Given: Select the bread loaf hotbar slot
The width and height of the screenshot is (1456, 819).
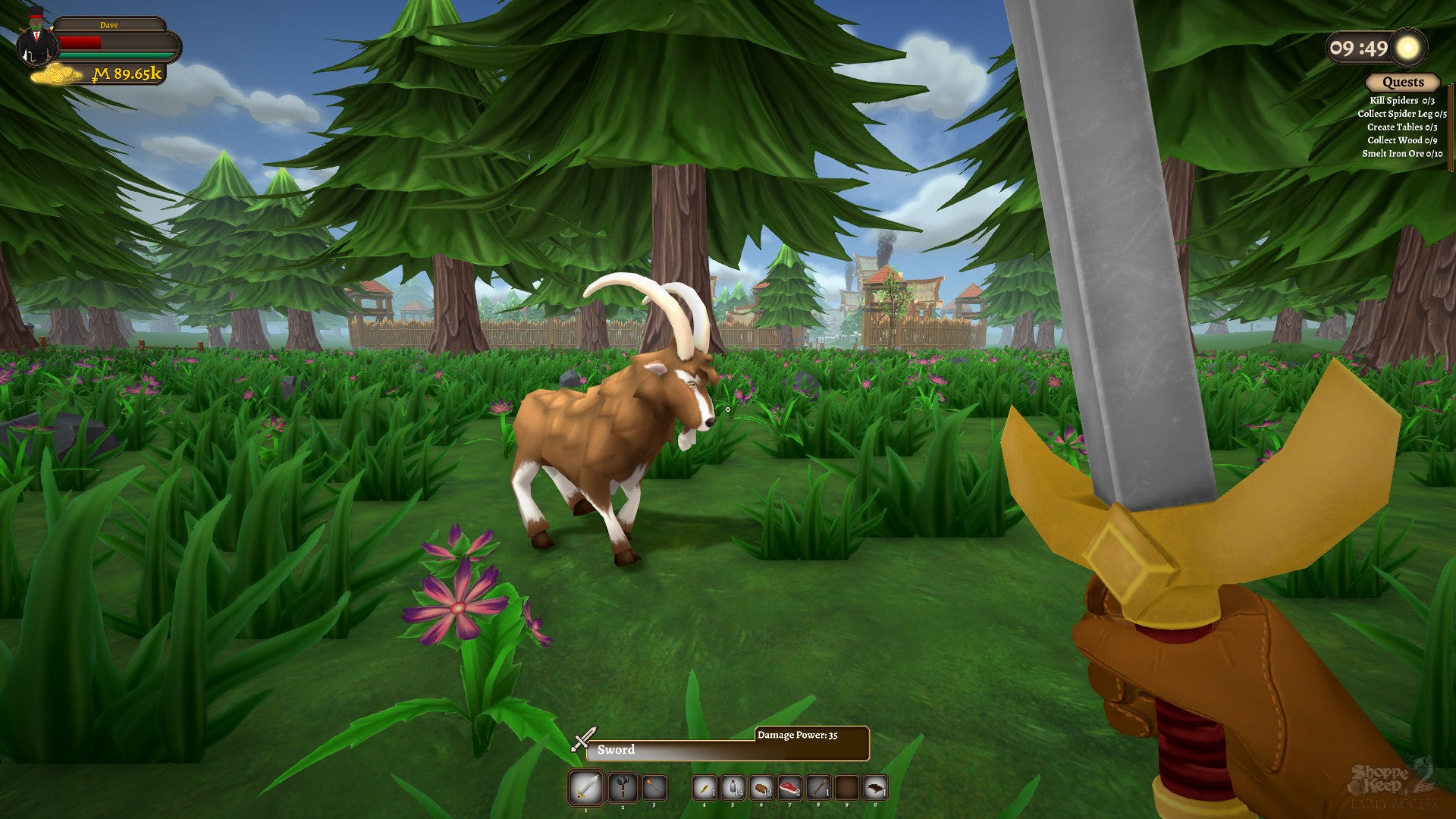Looking at the screenshot, I should tap(761, 788).
